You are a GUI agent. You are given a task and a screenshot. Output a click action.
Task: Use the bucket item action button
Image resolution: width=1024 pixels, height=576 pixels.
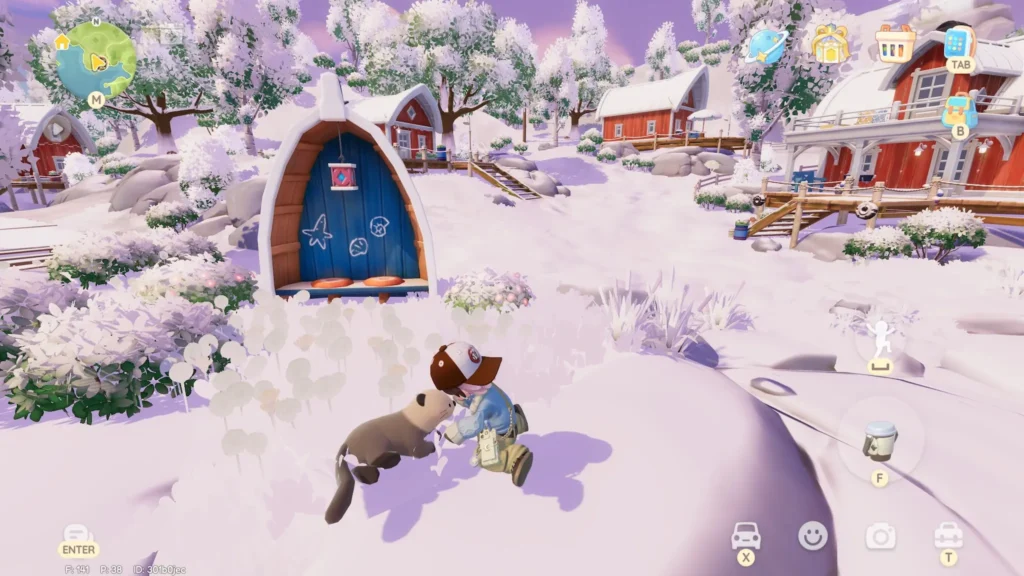pyautogui.click(x=880, y=440)
